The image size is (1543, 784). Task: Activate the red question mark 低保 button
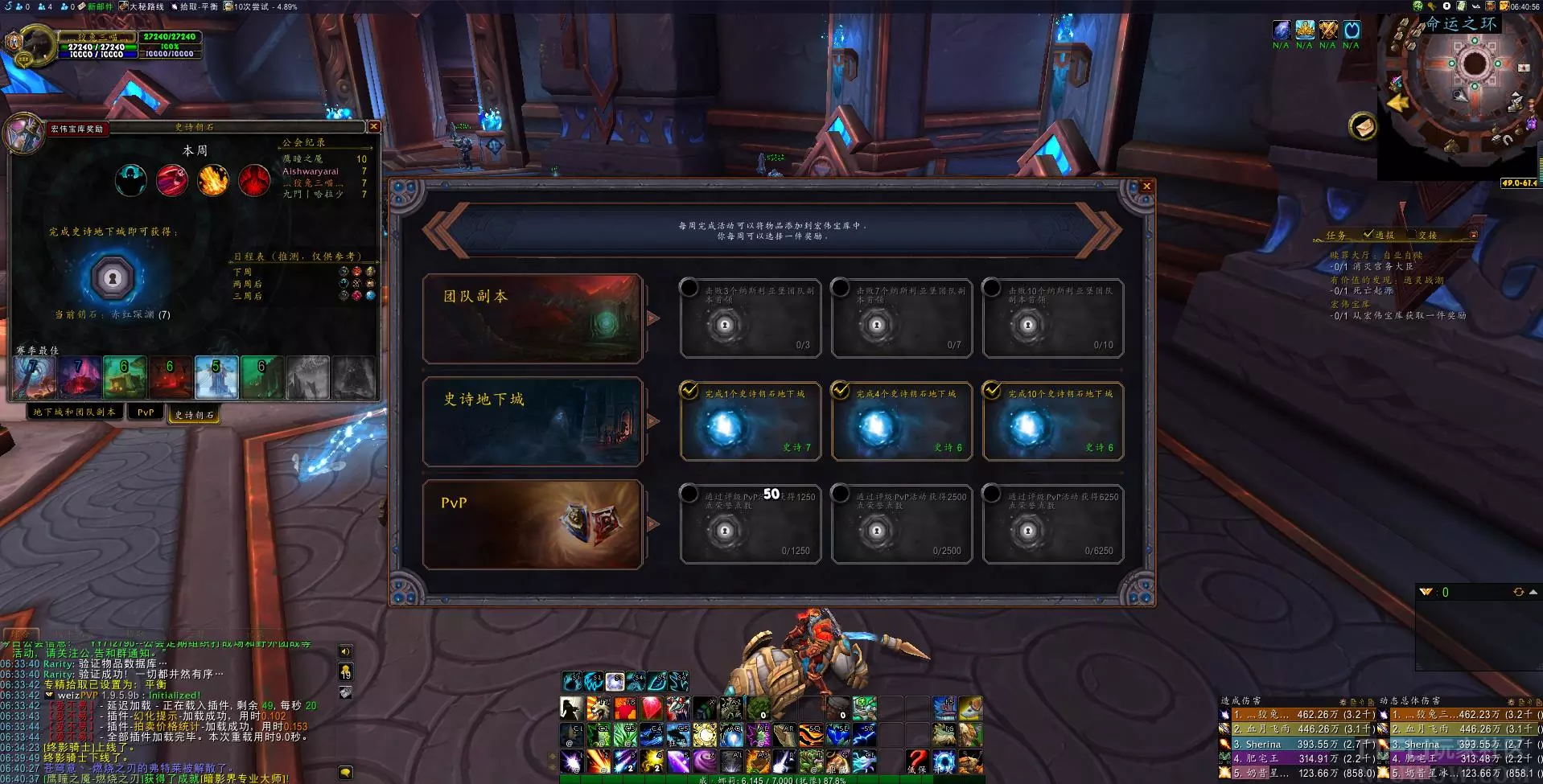(916, 760)
